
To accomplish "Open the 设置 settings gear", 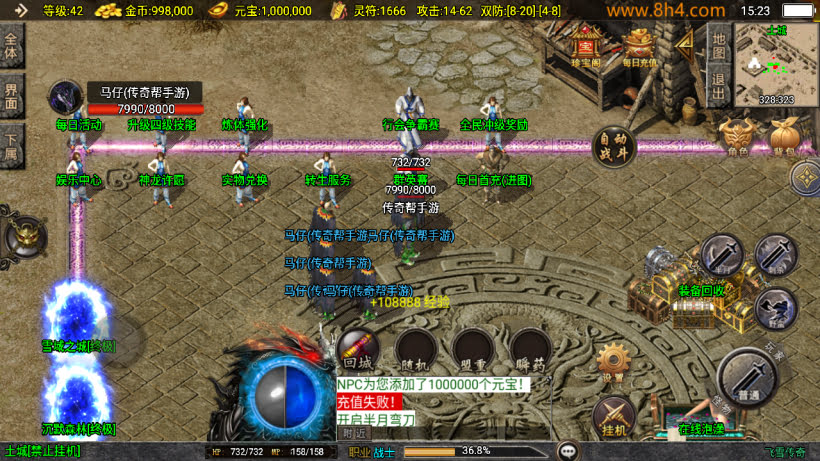I will (613, 363).
